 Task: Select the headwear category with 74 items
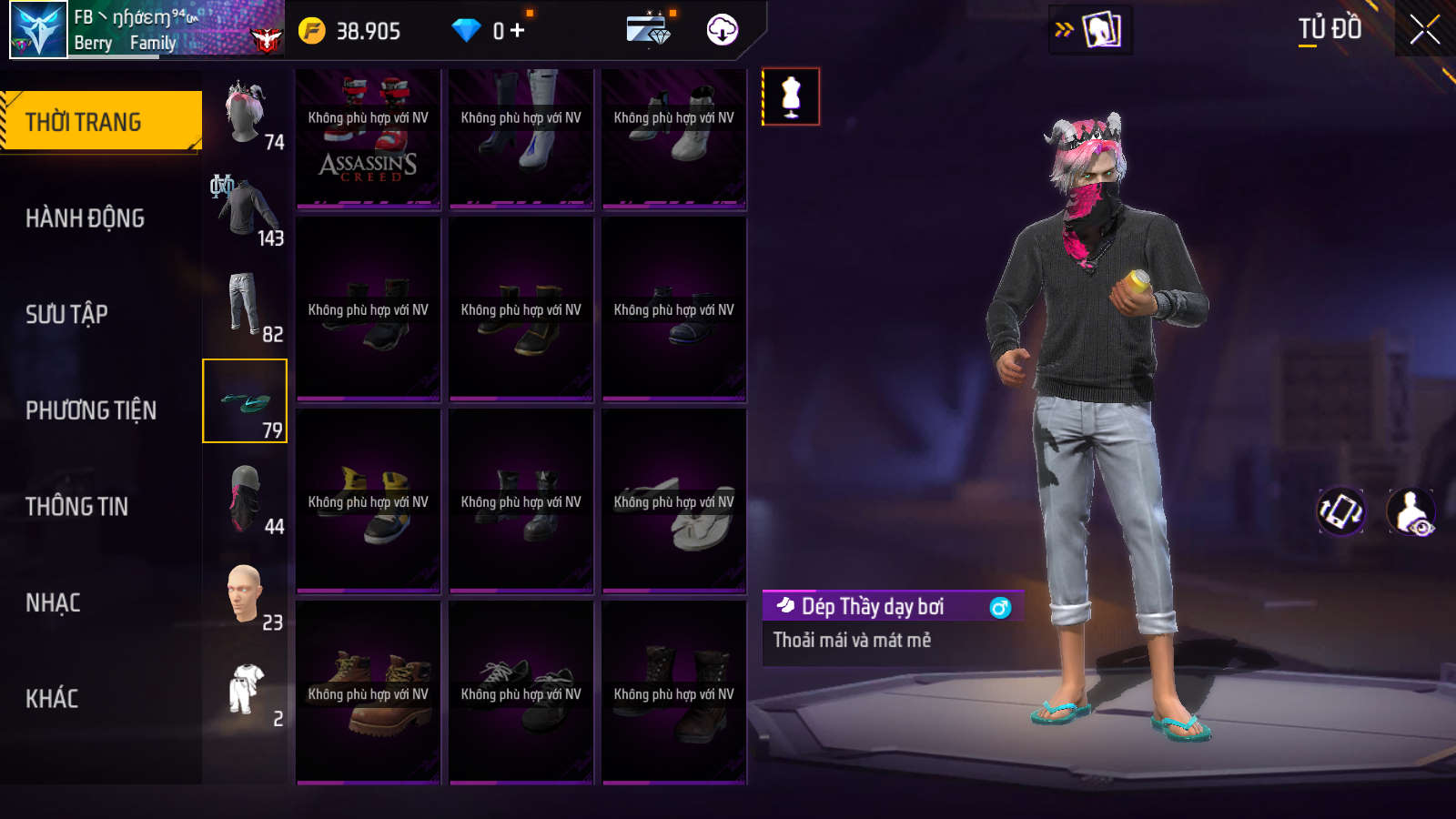(x=245, y=113)
